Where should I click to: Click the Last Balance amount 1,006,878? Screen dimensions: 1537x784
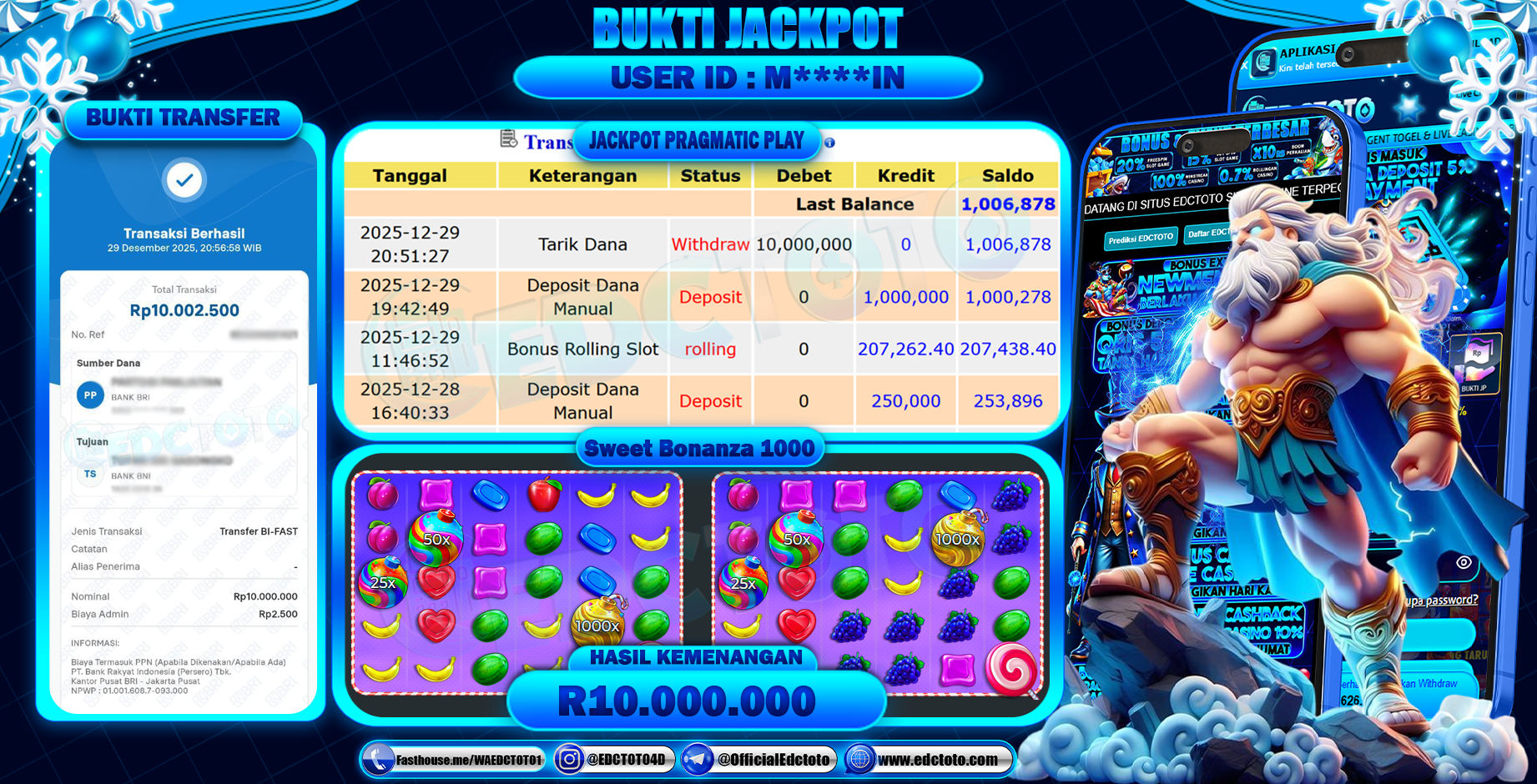pyautogui.click(x=1008, y=204)
